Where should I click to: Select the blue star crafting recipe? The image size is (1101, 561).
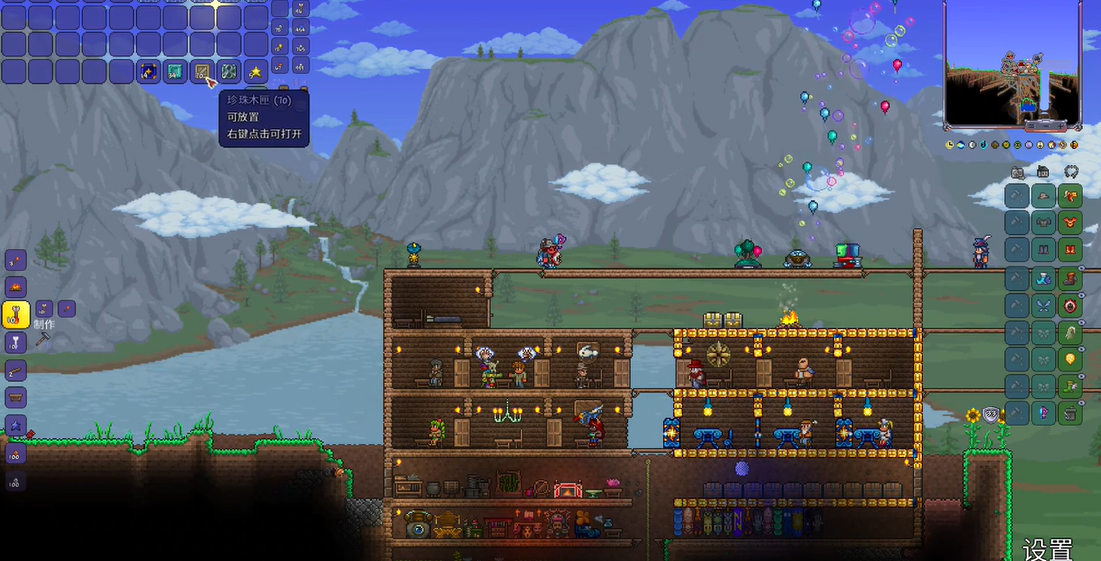15,425
